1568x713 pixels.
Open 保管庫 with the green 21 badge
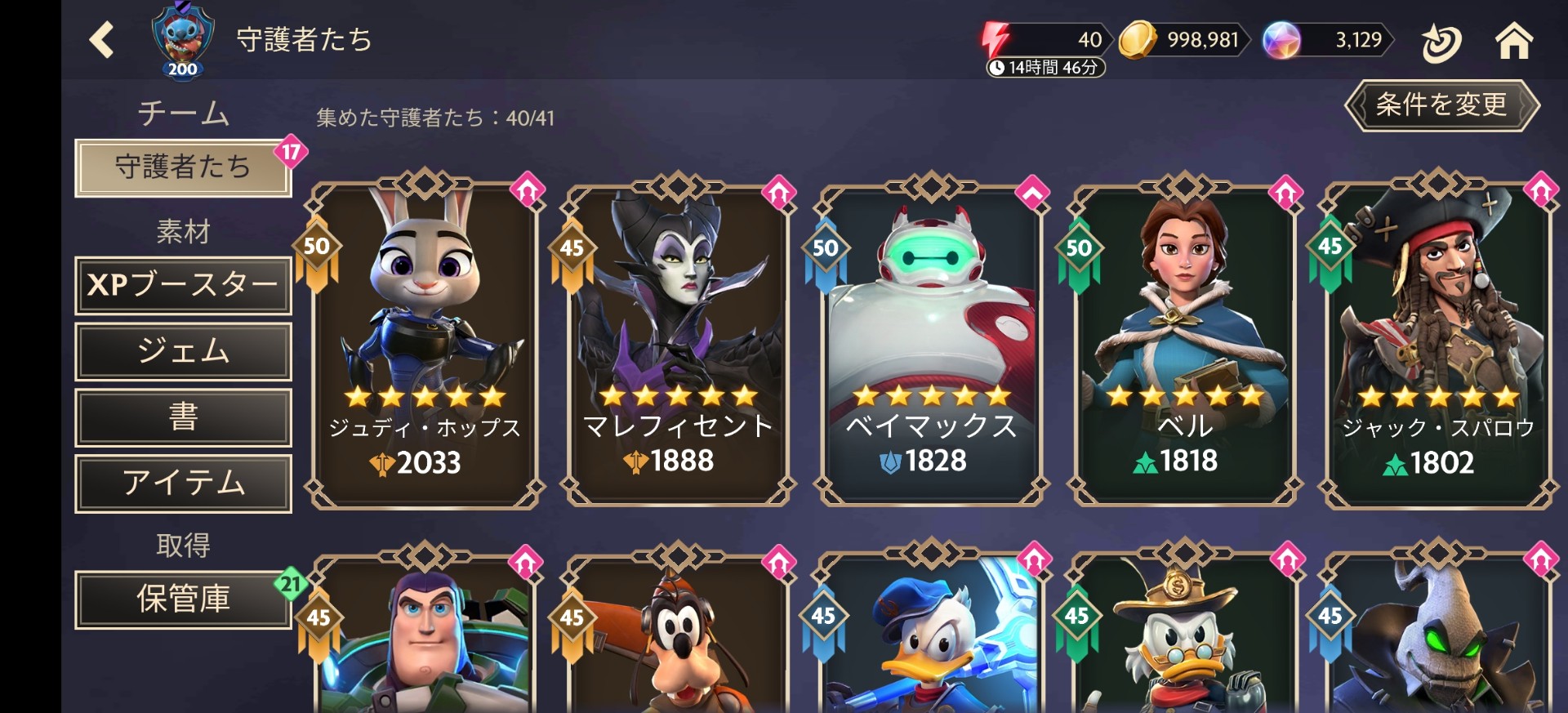(183, 599)
